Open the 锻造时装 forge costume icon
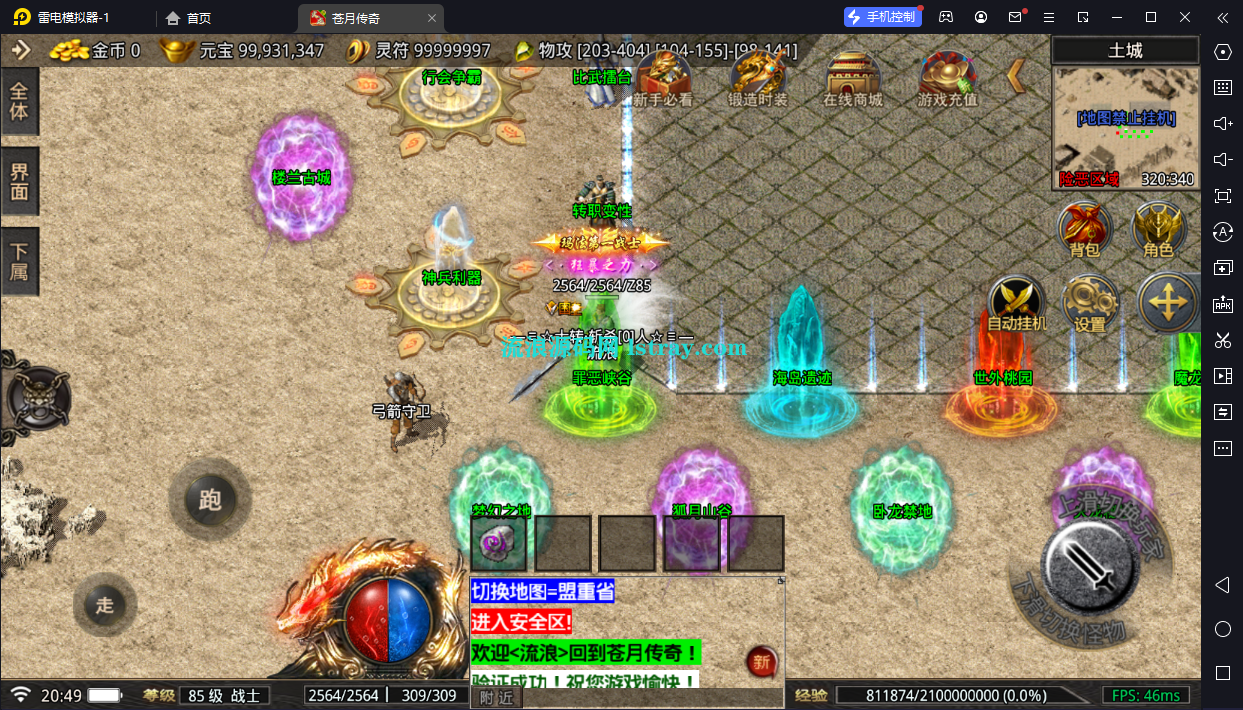The width and height of the screenshot is (1243, 710). (757, 76)
